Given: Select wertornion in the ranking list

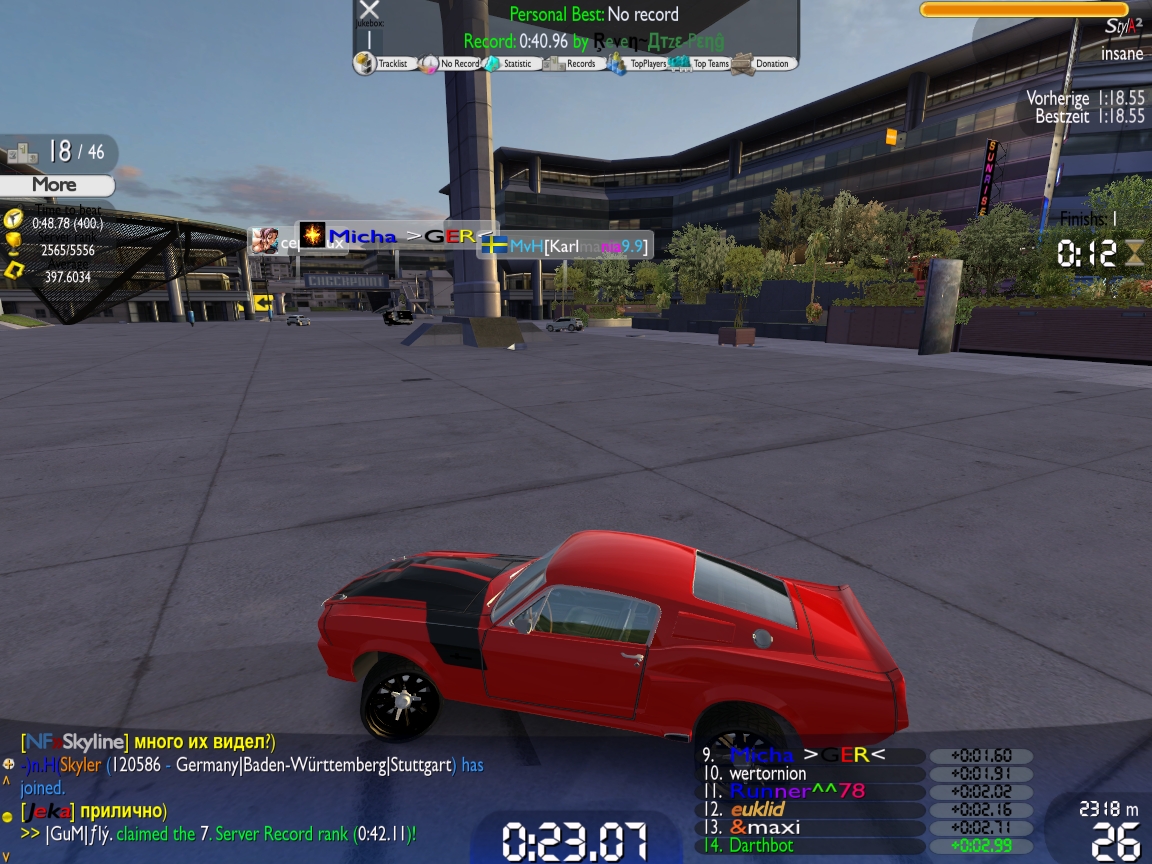Looking at the screenshot, I should (x=768, y=773).
